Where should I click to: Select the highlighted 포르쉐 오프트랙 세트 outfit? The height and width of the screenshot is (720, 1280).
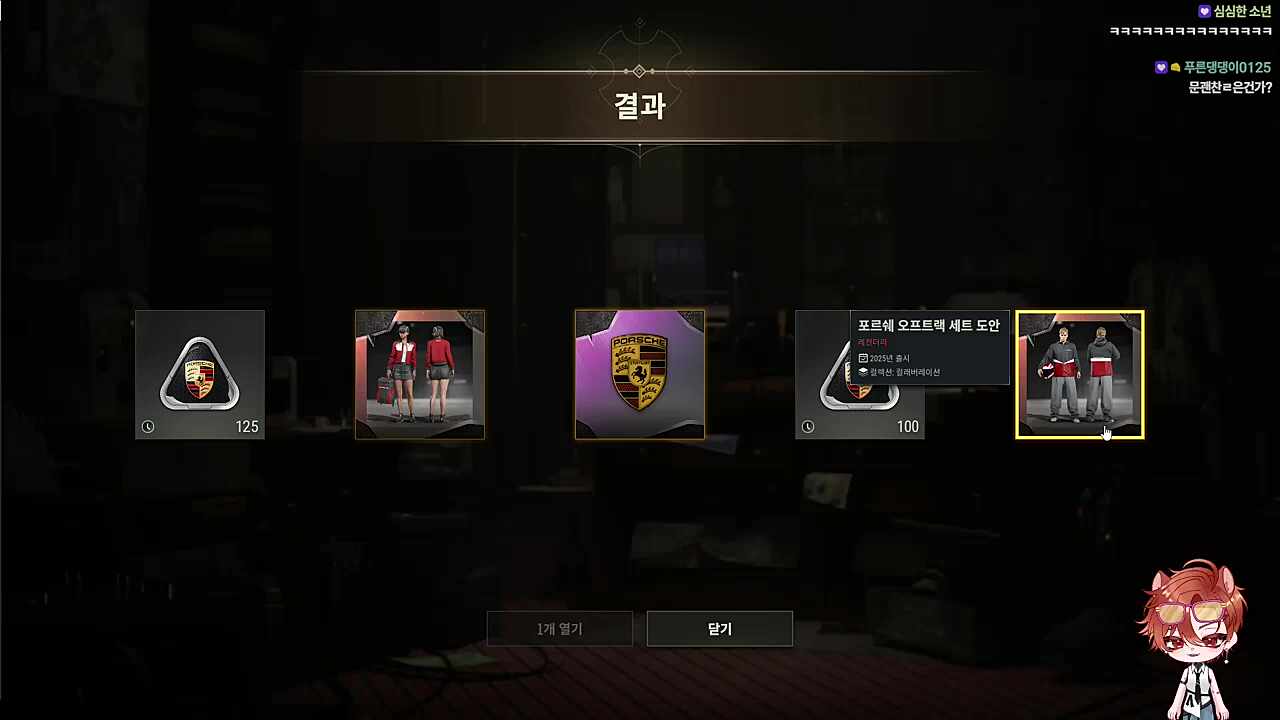point(1080,375)
